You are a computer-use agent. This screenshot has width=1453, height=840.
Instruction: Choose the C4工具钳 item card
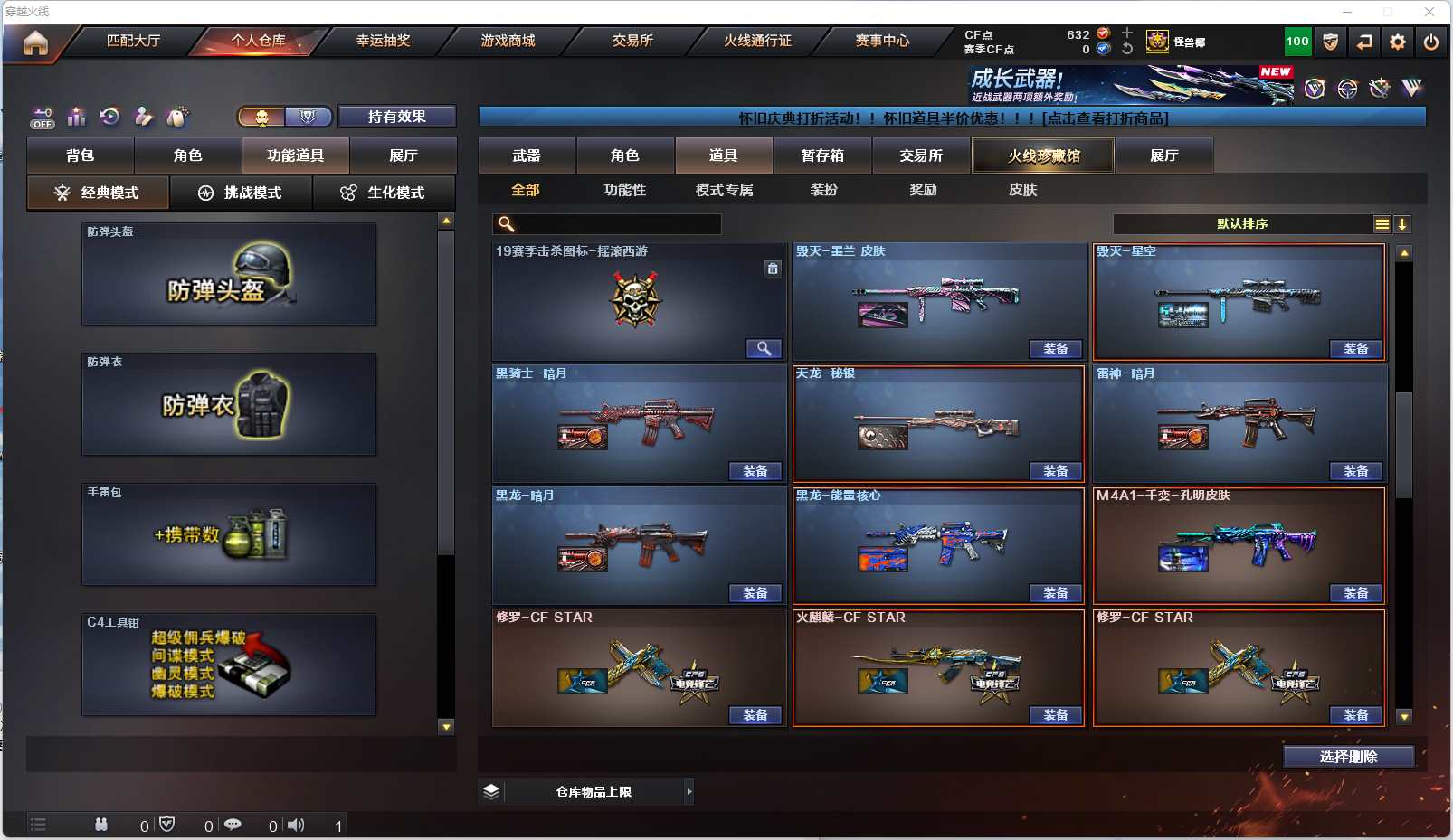pyautogui.click(x=229, y=665)
